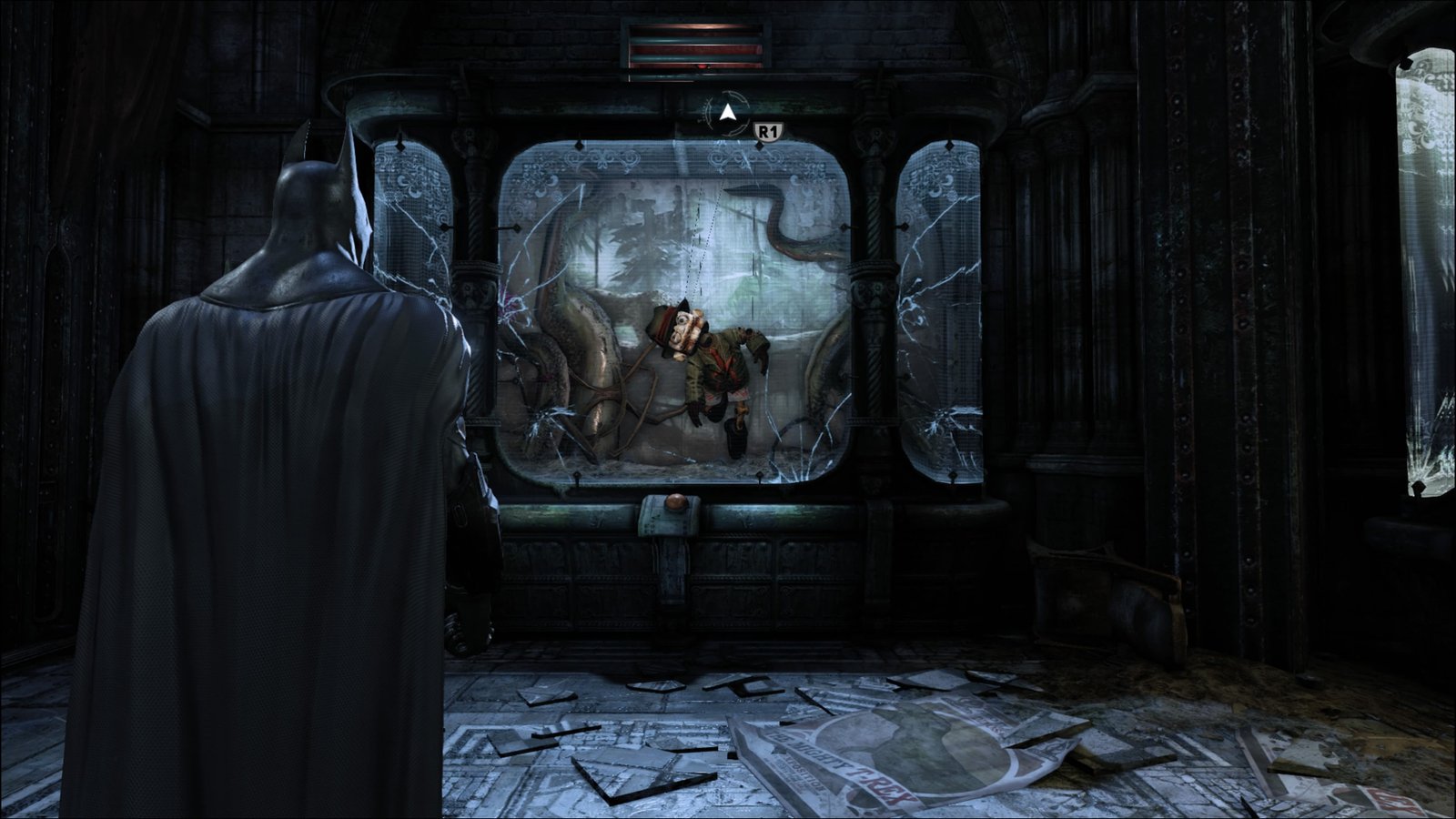Click the white arrow objective compass indicator
Screen dimensions: 1456x819
726,114
